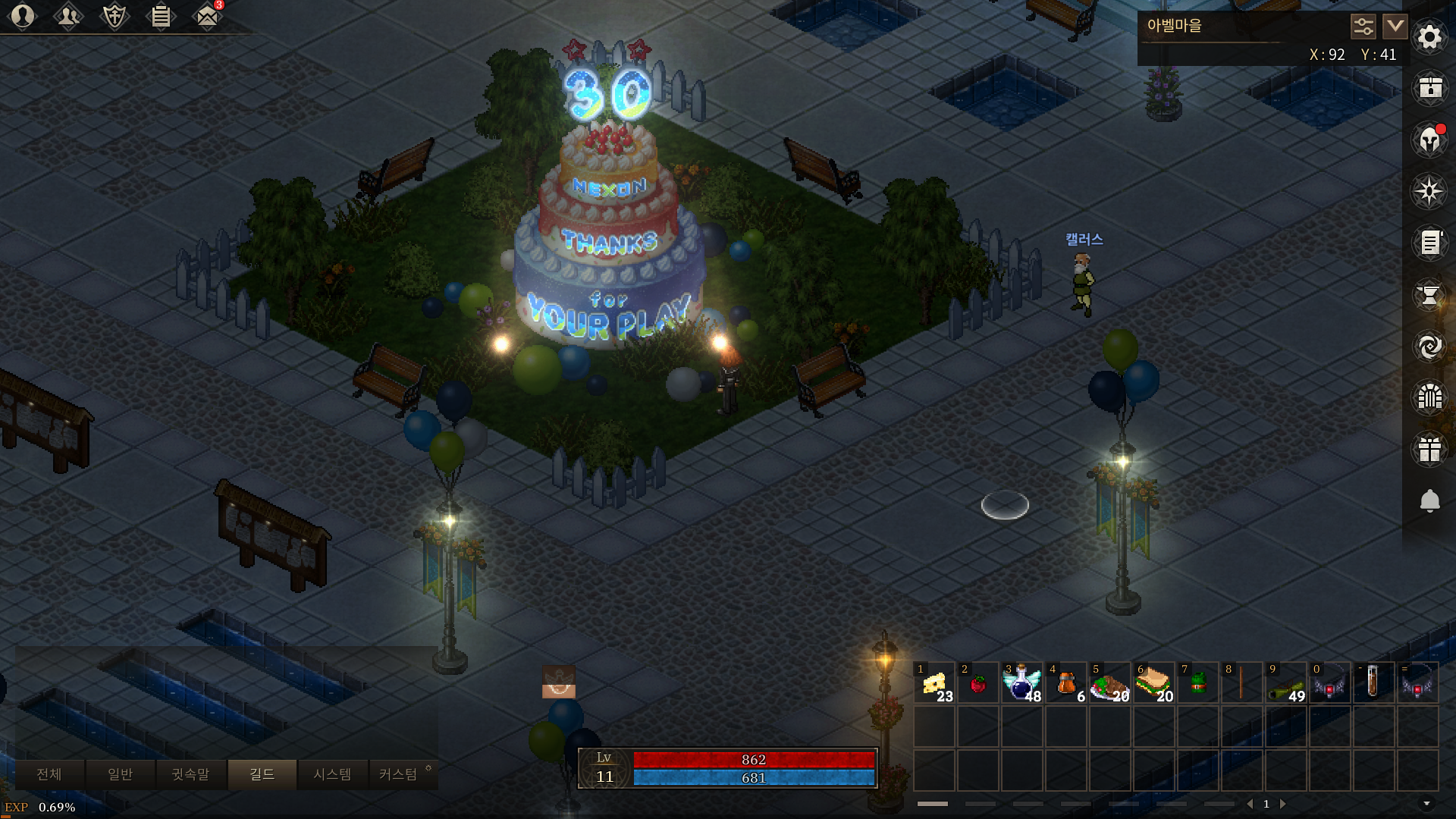Open the treasure chest inventory icon
Screen dimensions: 1456x819
coord(1429,88)
